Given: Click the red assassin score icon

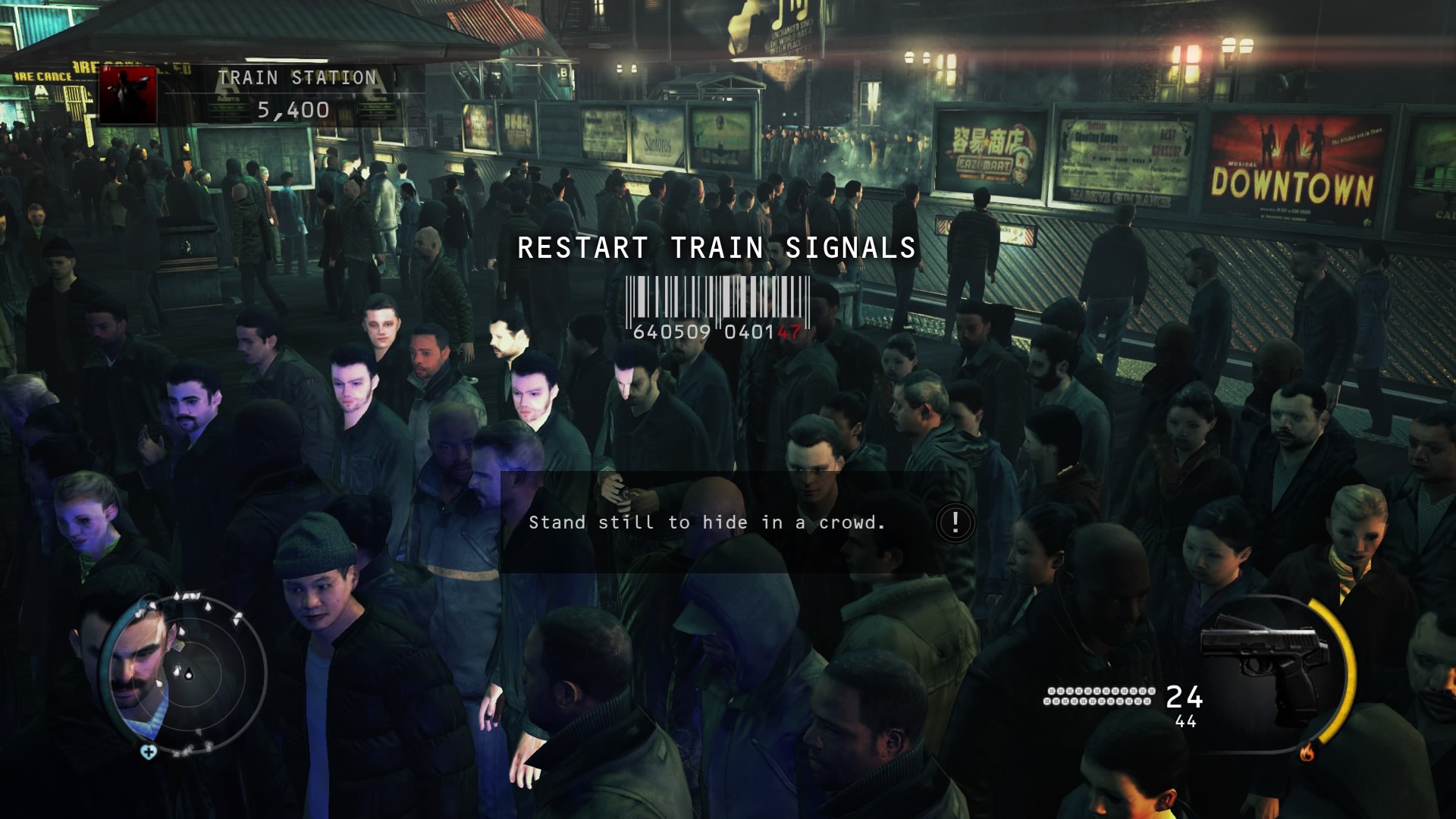Looking at the screenshot, I should (127, 96).
